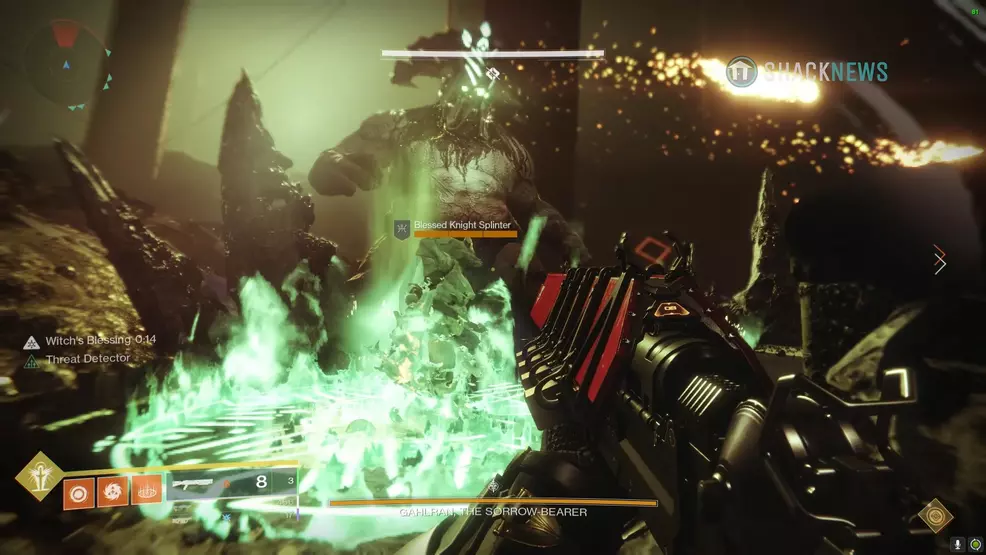Click the Shacknews logo watermark
Screen dimensions: 986x555
(x=807, y=71)
